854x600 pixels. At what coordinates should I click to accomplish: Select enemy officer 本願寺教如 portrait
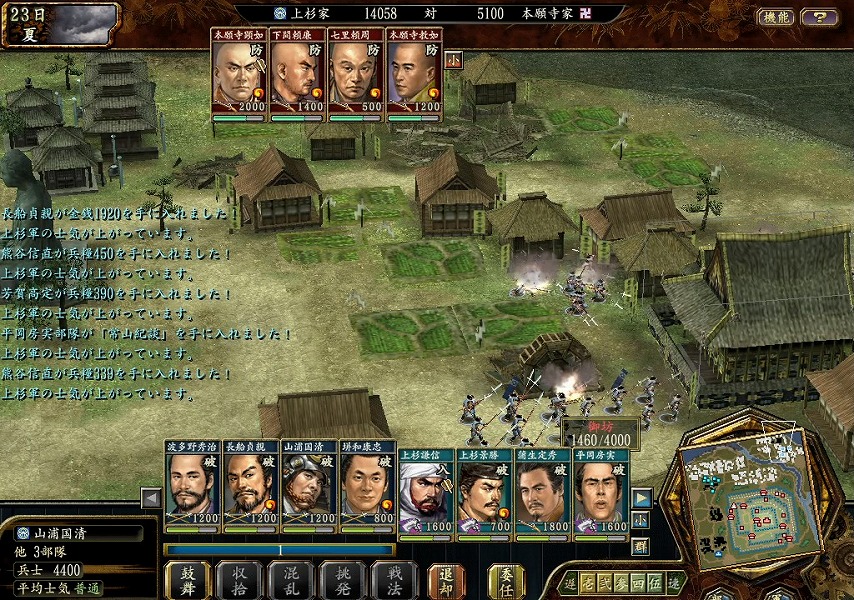pyautogui.click(x=413, y=74)
